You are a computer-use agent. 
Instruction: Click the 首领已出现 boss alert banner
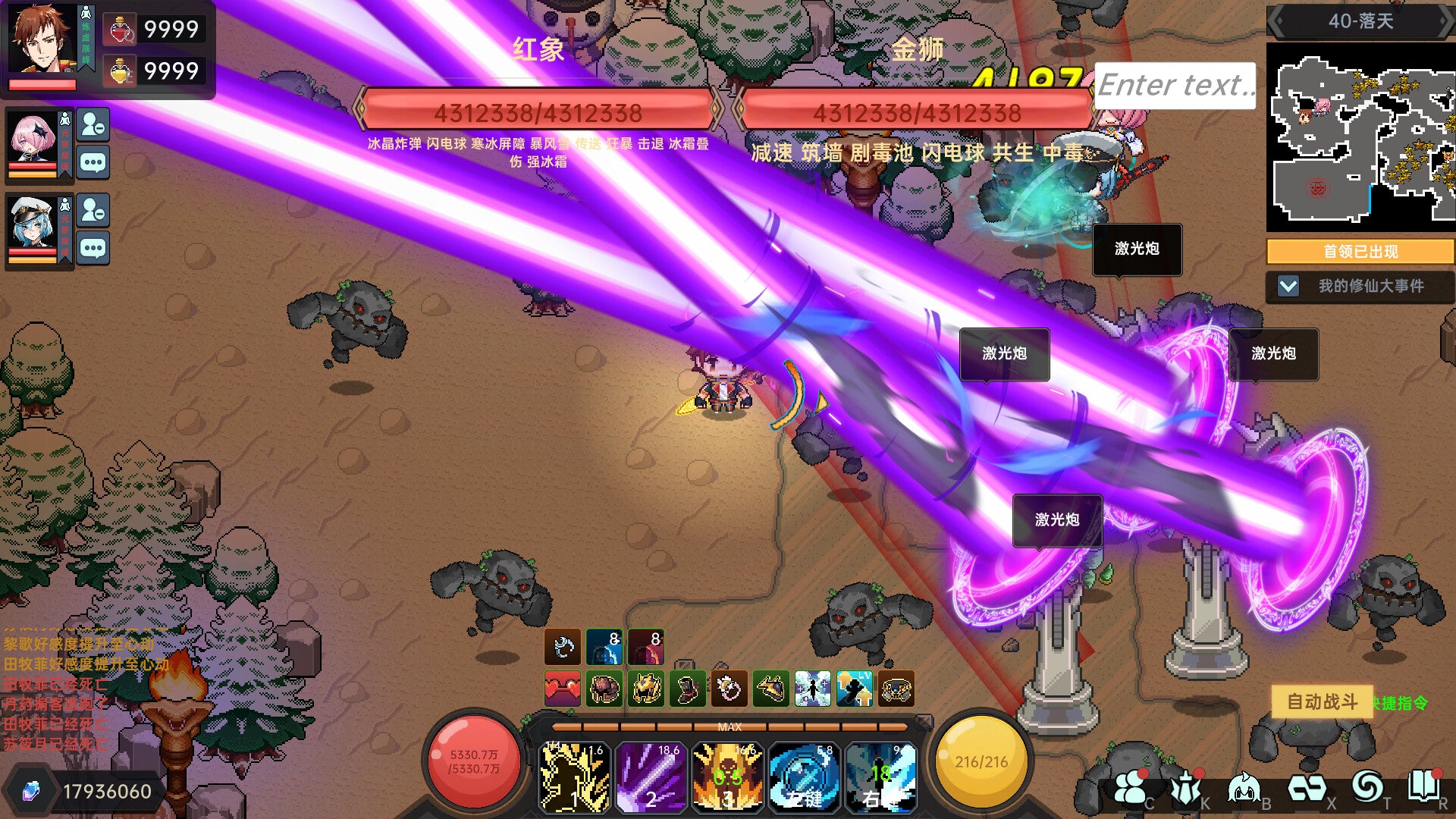1360,251
